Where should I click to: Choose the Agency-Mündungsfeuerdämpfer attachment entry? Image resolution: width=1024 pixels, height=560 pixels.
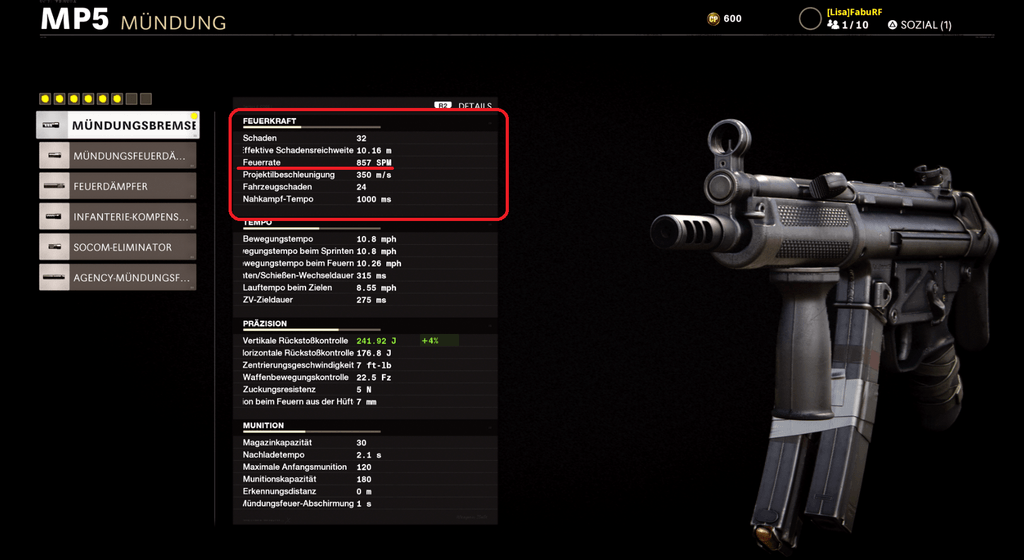(118, 277)
